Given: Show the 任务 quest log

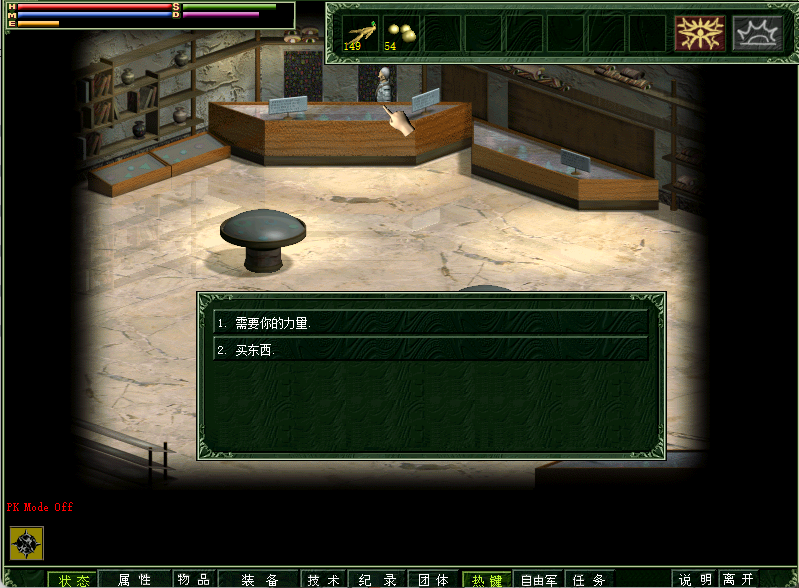Looking at the screenshot, I should [x=591, y=580].
